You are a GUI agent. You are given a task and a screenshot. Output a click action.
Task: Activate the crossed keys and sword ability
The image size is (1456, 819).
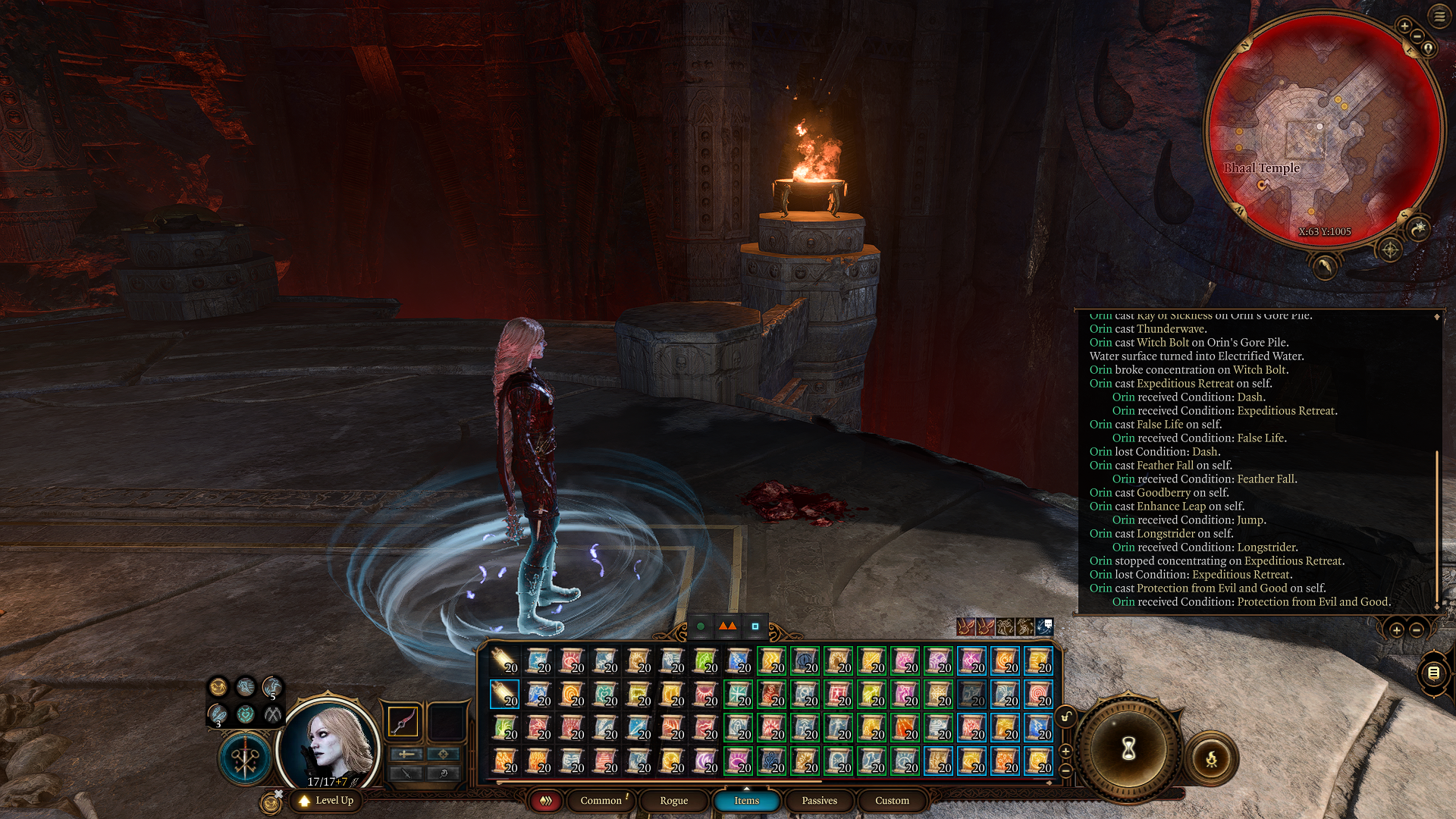tap(245, 759)
